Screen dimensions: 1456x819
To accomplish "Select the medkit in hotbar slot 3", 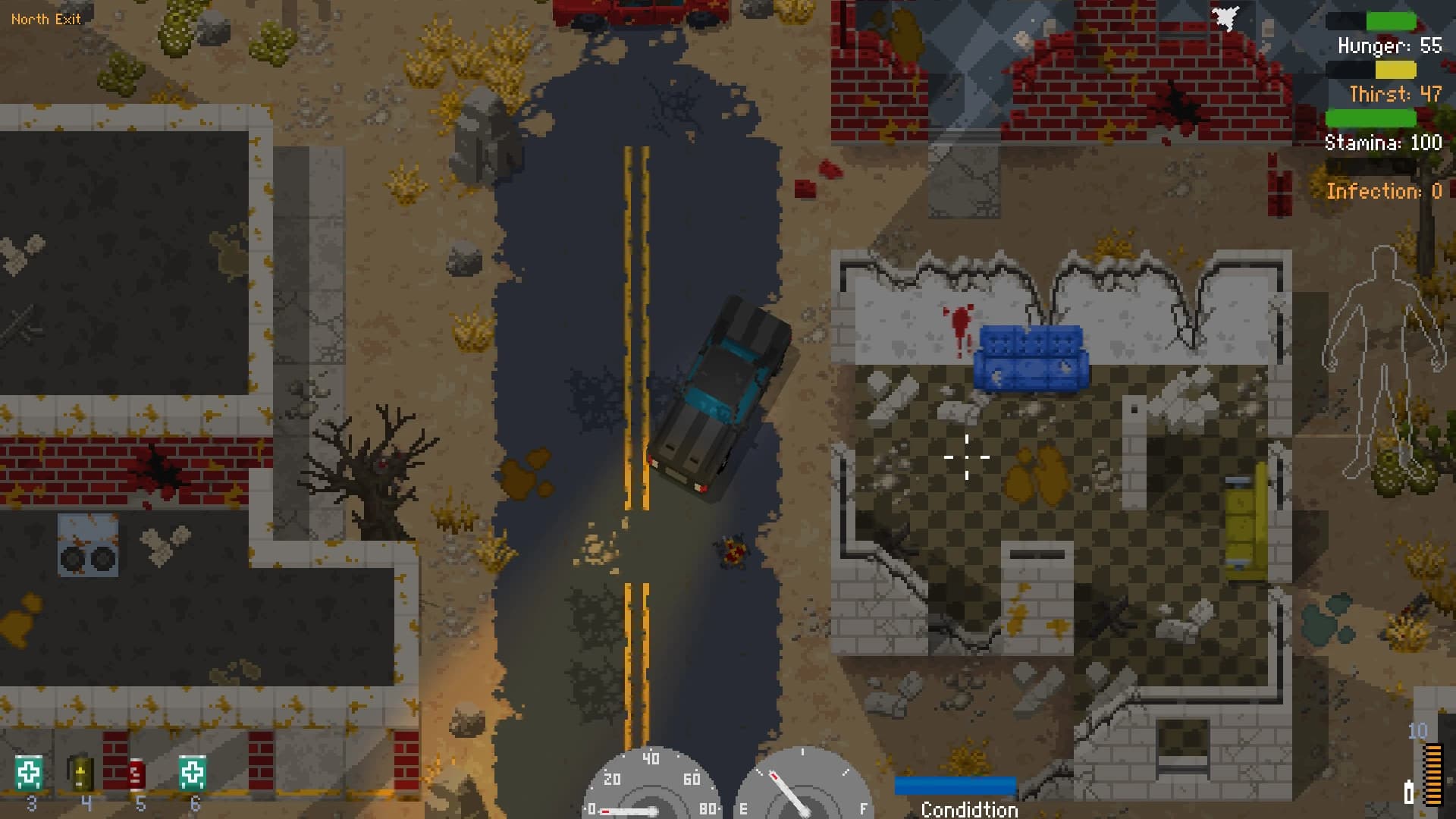I will pos(30,772).
